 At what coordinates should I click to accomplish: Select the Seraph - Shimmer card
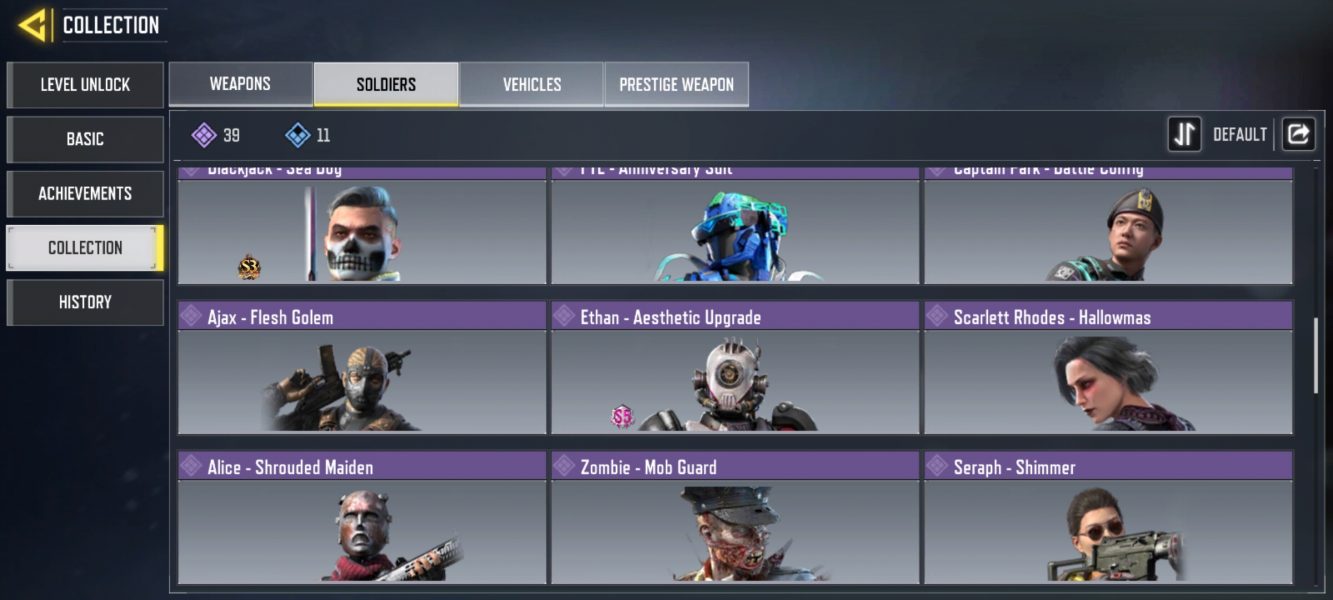pyautogui.click(x=1108, y=517)
